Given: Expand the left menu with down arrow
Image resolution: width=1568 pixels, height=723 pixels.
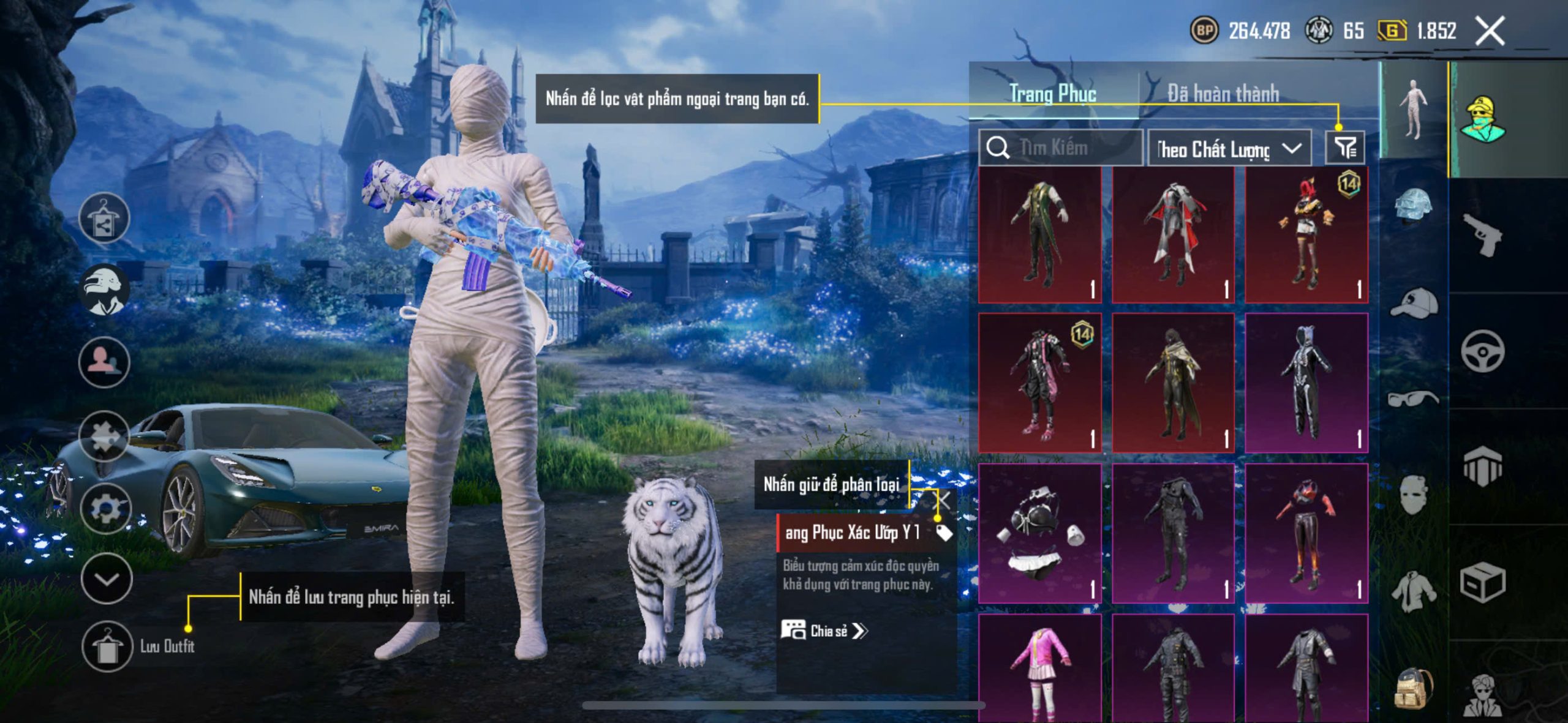Looking at the screenshot, I should coord(107,579).
